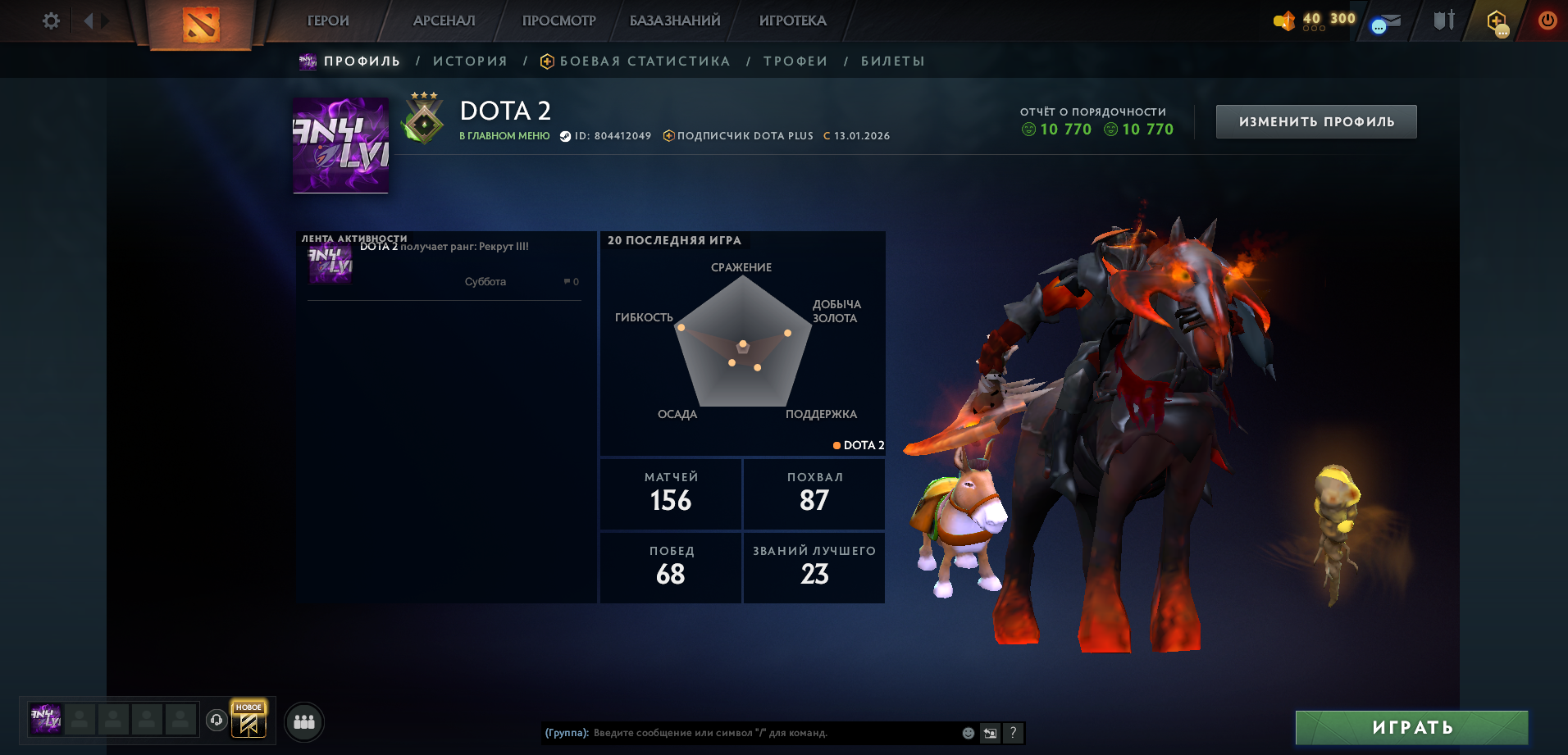Switch to the ИСТОРИЯ tab
The image size is (1568, 755).
tap(470, 60)
